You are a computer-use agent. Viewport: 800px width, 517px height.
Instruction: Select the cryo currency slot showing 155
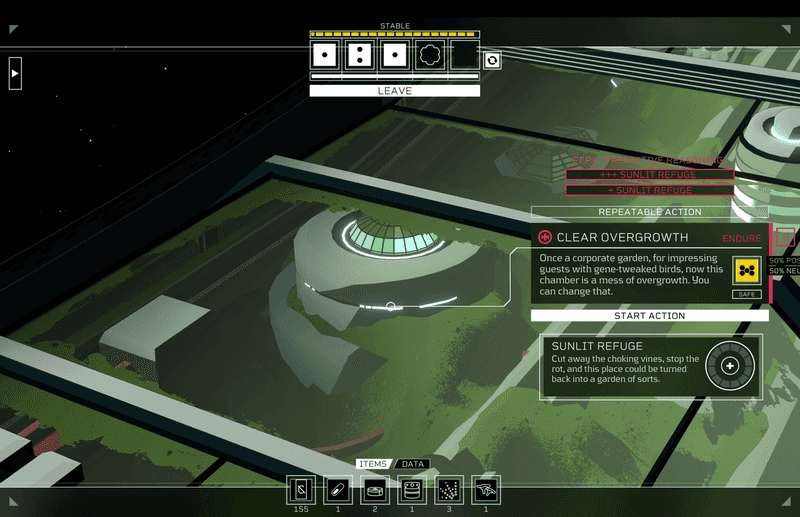301,489
